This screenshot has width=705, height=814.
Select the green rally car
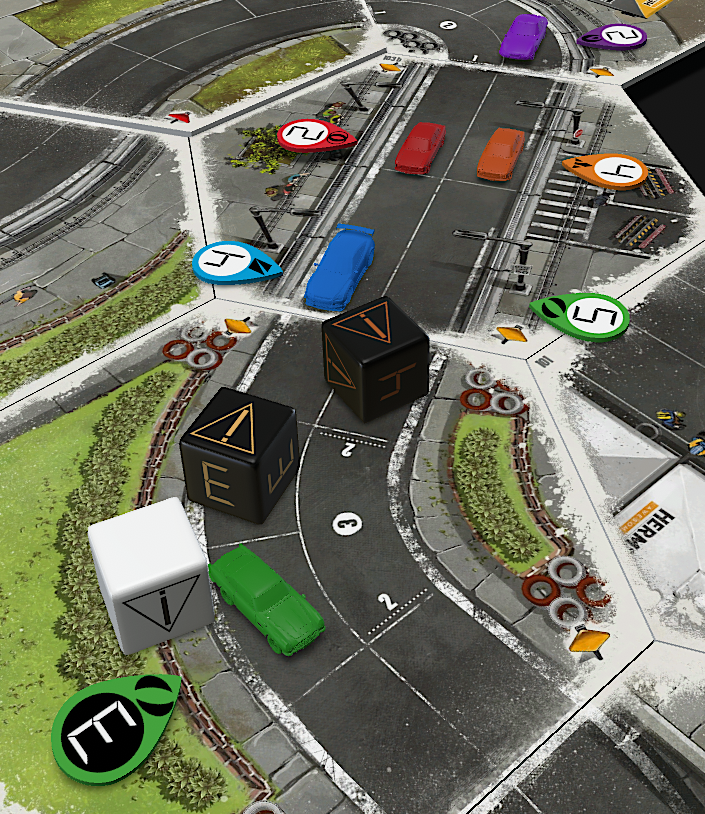click(x=267, y=599)
